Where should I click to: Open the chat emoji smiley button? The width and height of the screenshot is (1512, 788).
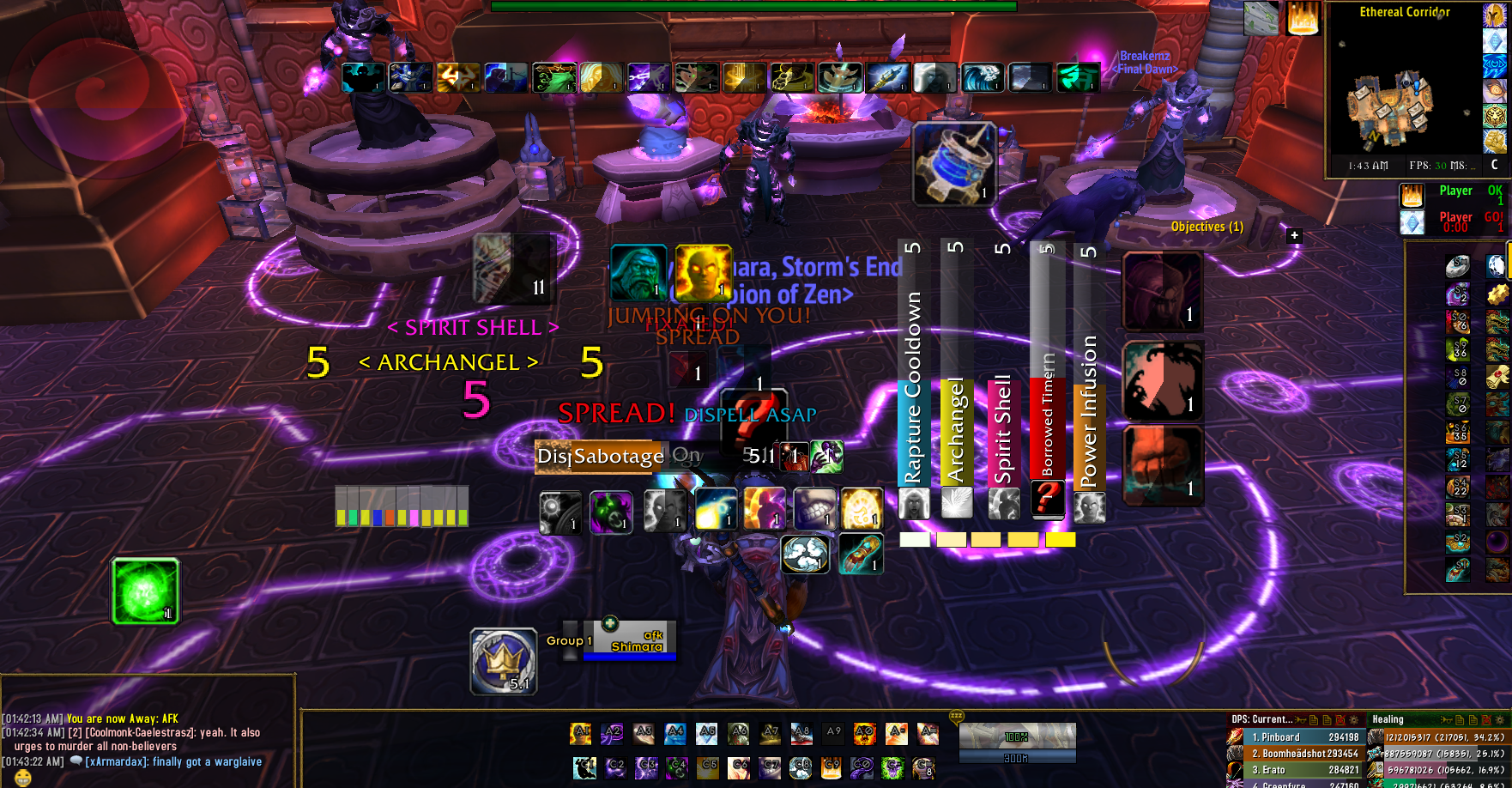click(23, 778)
